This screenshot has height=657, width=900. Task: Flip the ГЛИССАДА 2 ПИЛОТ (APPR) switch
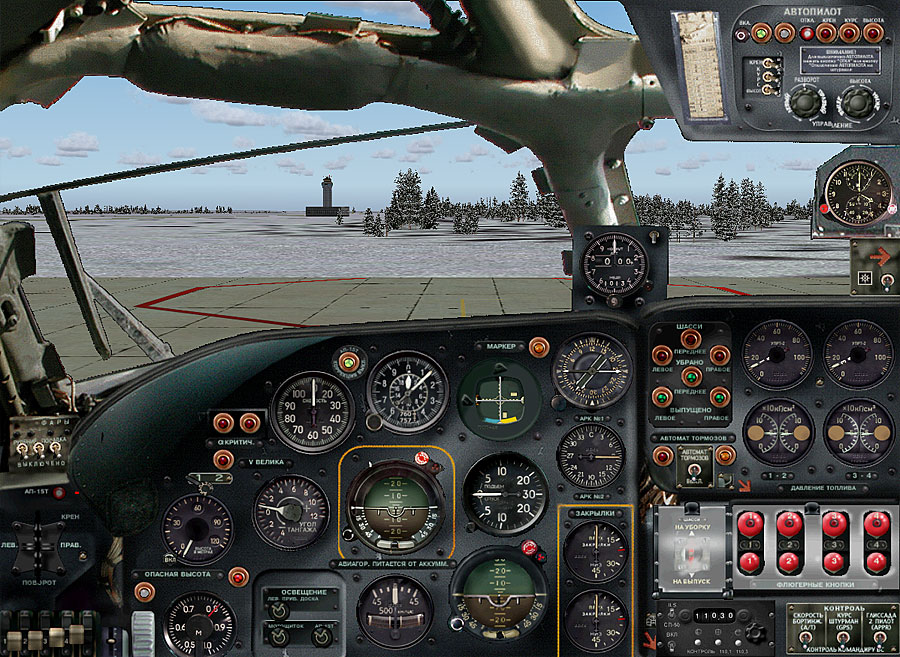point(879,637)
